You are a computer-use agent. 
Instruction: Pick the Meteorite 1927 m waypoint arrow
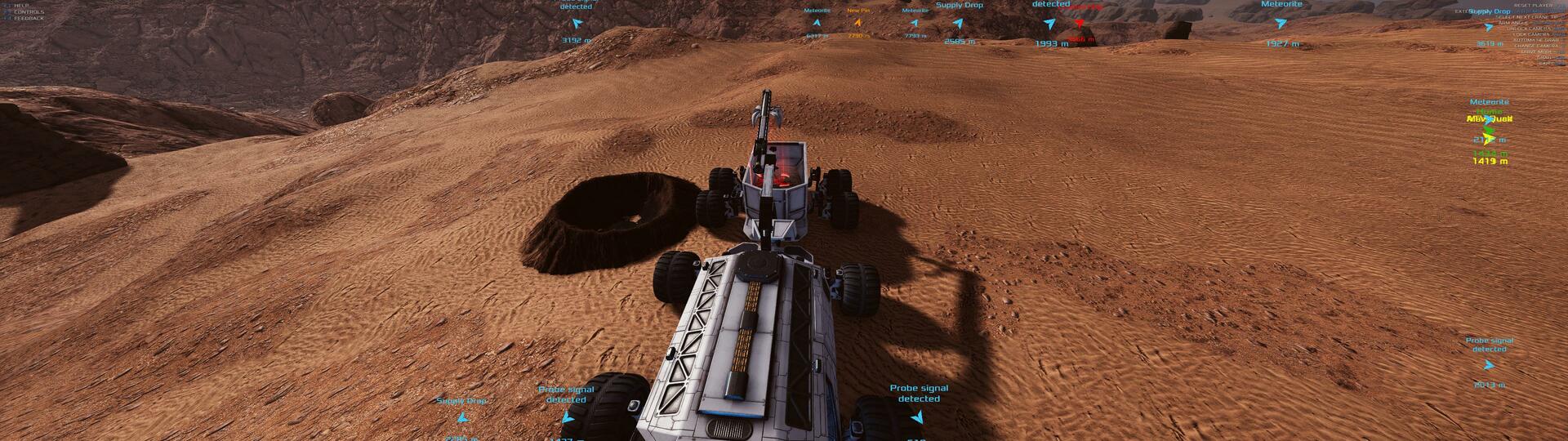1281,24
